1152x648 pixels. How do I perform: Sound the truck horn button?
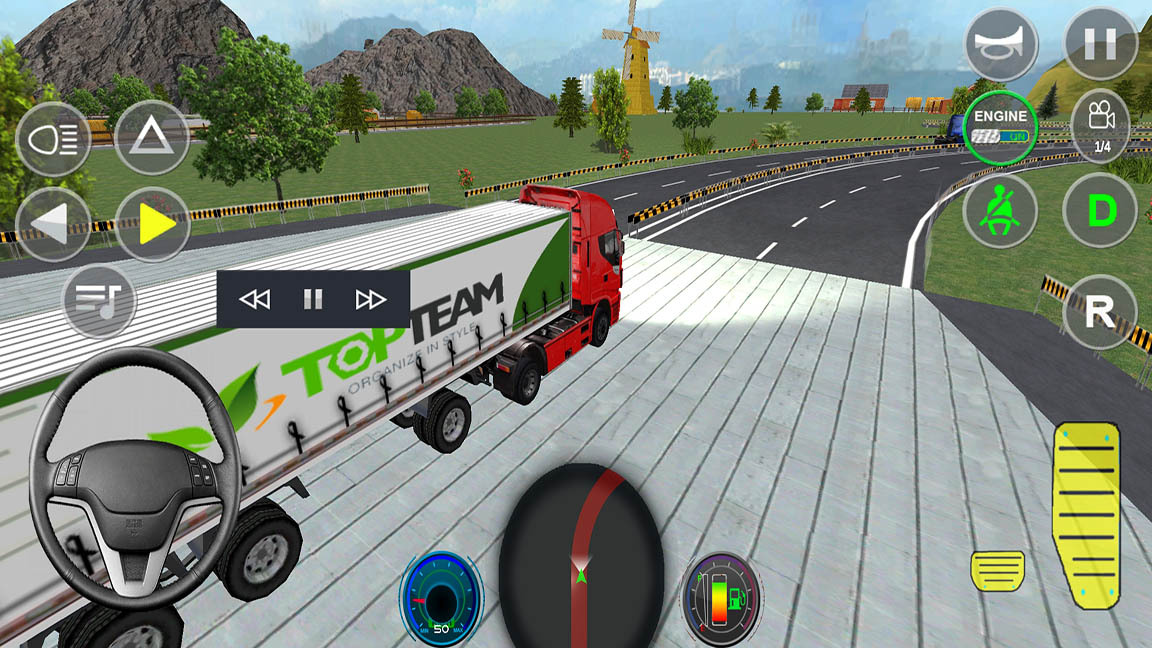[x=1001, y=44]
